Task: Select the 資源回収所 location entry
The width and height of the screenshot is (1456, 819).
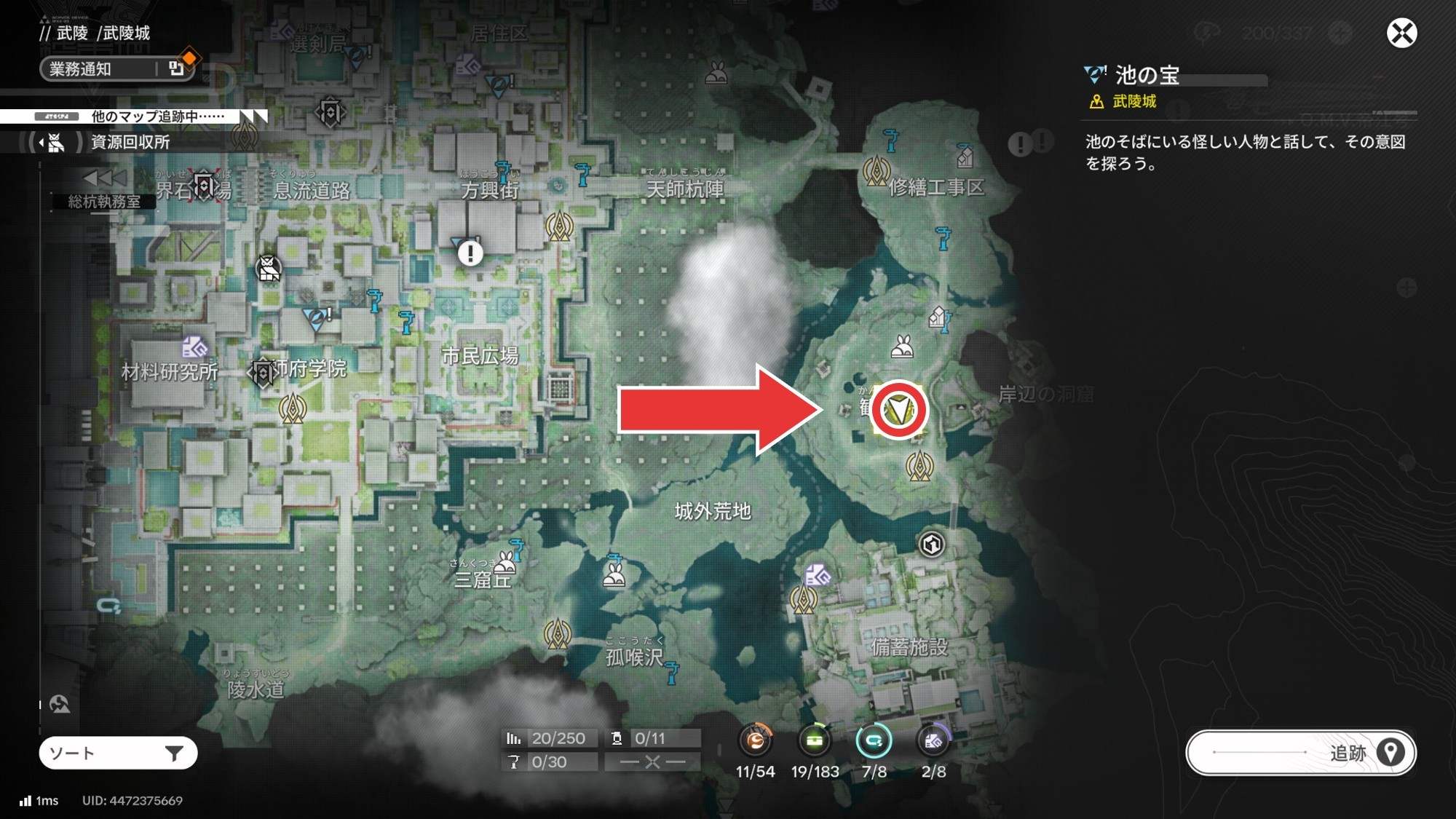Action: [x=130, y=142]
